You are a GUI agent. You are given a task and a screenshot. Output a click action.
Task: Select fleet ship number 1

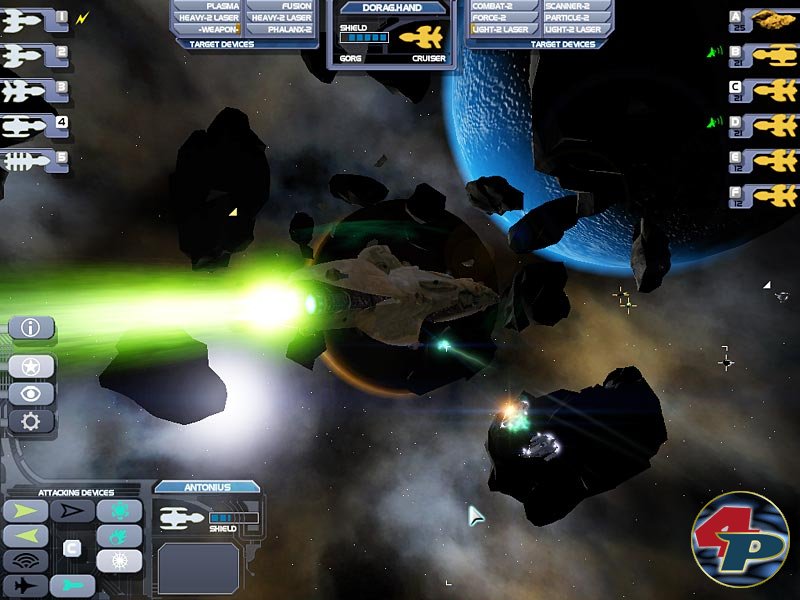[34, 20]
